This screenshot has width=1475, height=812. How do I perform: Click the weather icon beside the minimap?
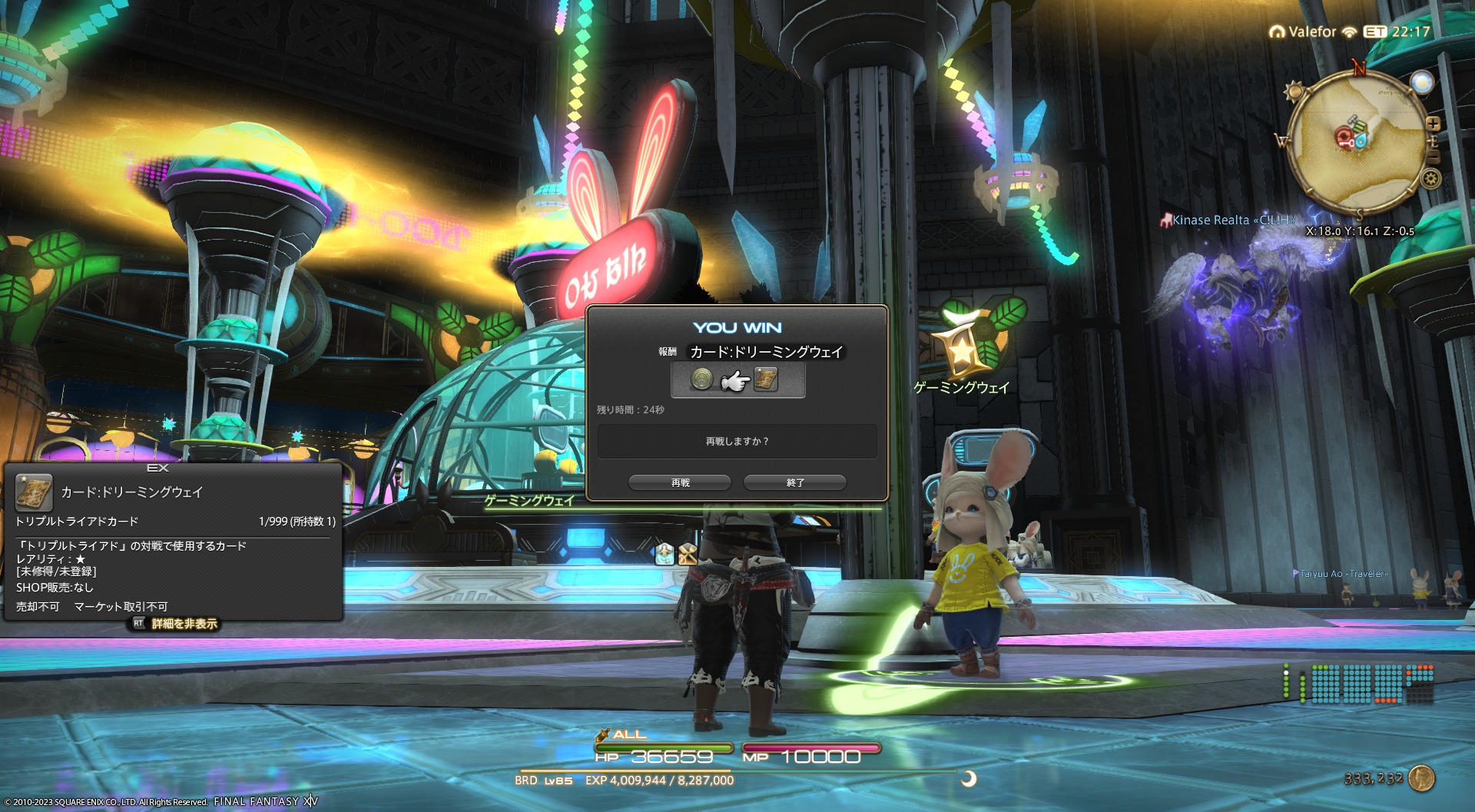click(1422, 82)
